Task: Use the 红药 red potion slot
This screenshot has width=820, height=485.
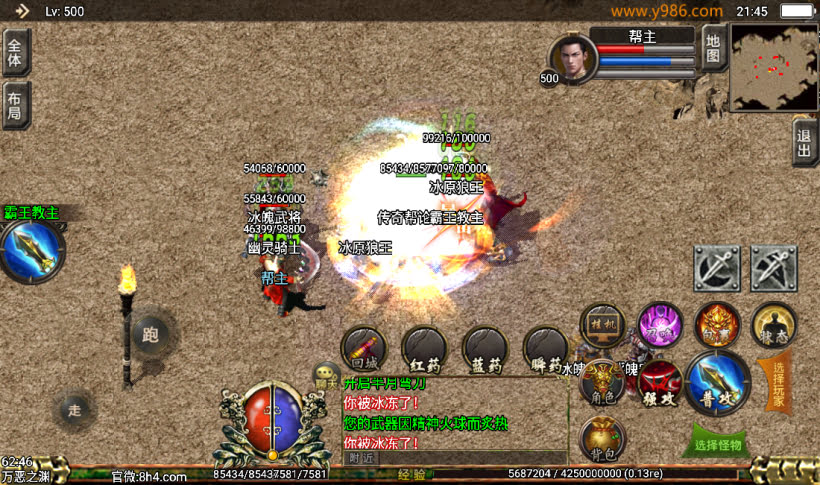Action: click(x=425, y=348)
